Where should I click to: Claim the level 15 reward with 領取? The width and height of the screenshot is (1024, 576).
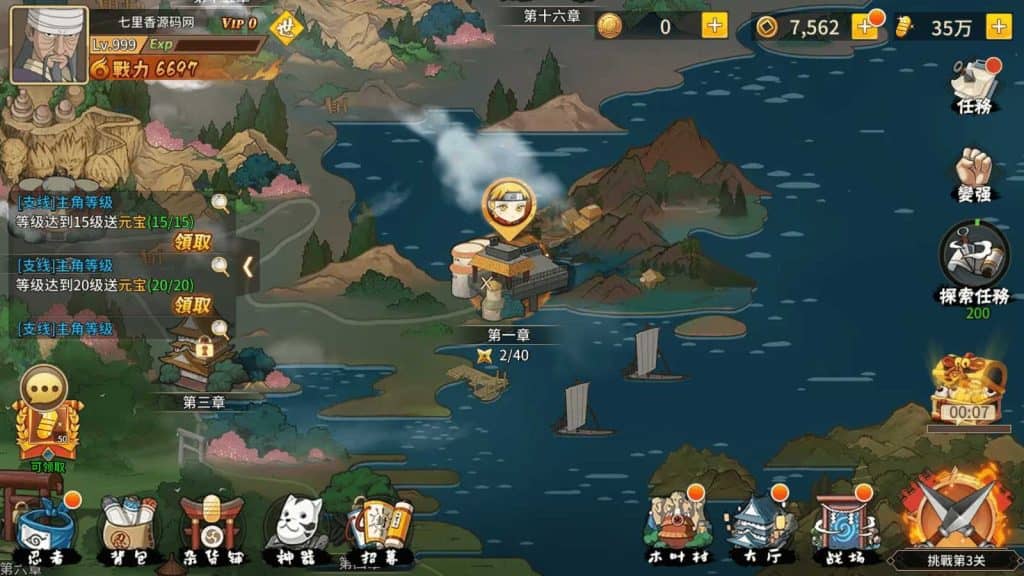point(193,242)
